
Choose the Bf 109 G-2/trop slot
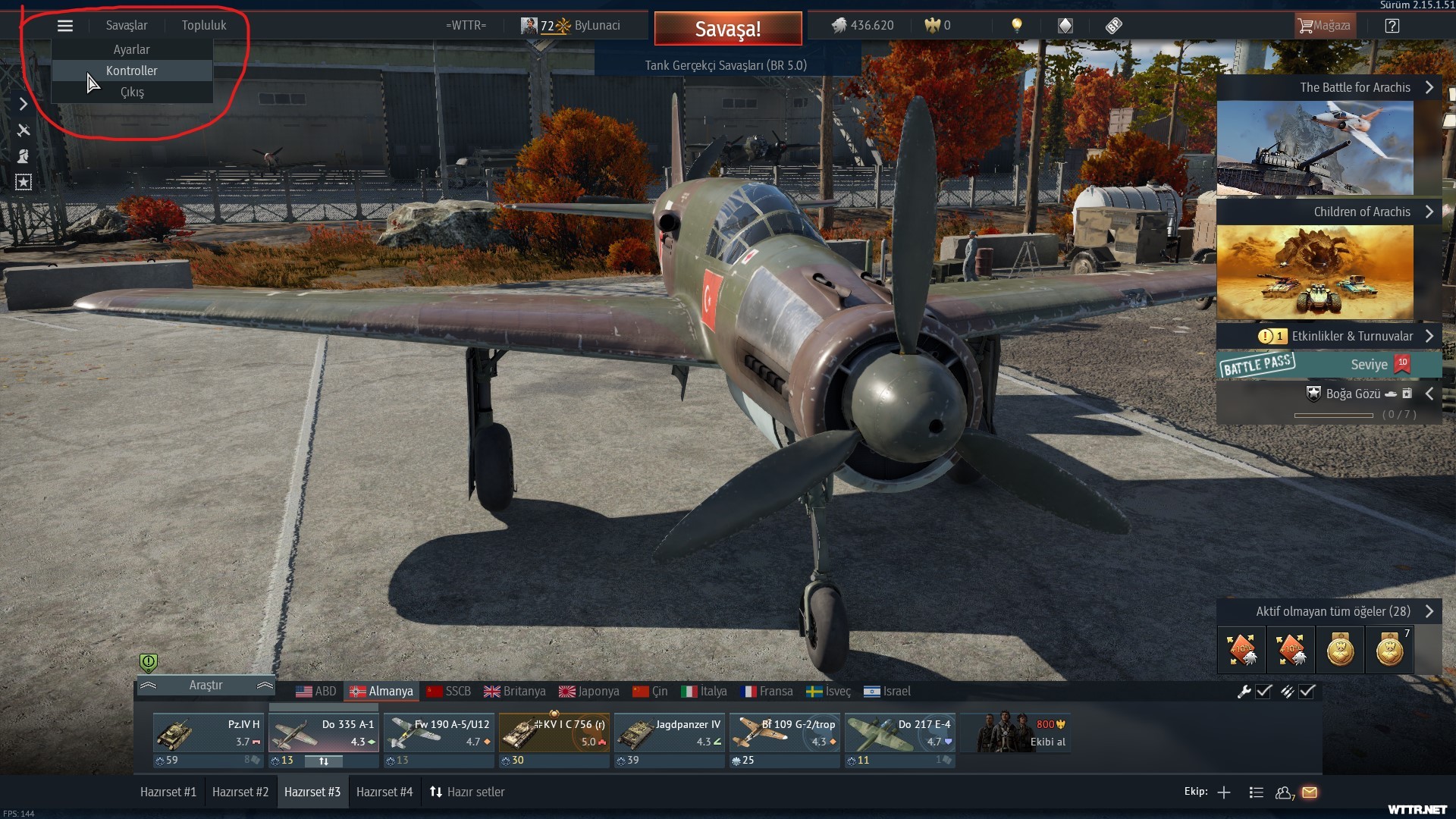(x=785, y=733)
